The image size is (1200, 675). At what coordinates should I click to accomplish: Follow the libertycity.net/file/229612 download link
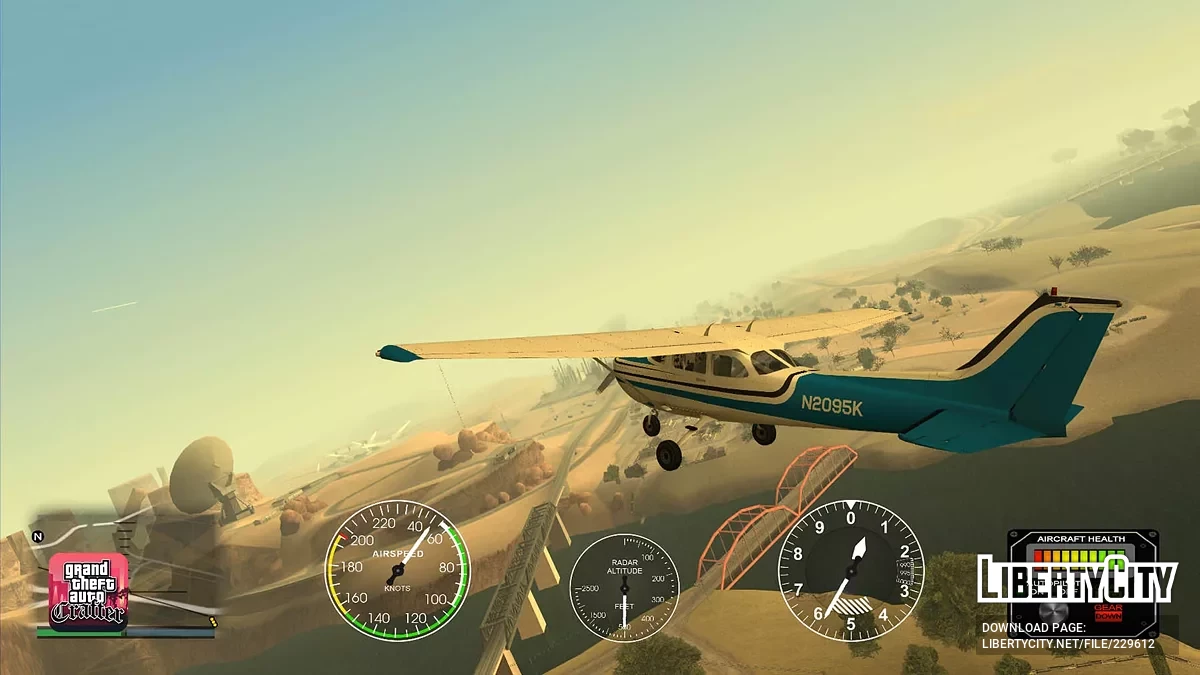point(1068,644)
